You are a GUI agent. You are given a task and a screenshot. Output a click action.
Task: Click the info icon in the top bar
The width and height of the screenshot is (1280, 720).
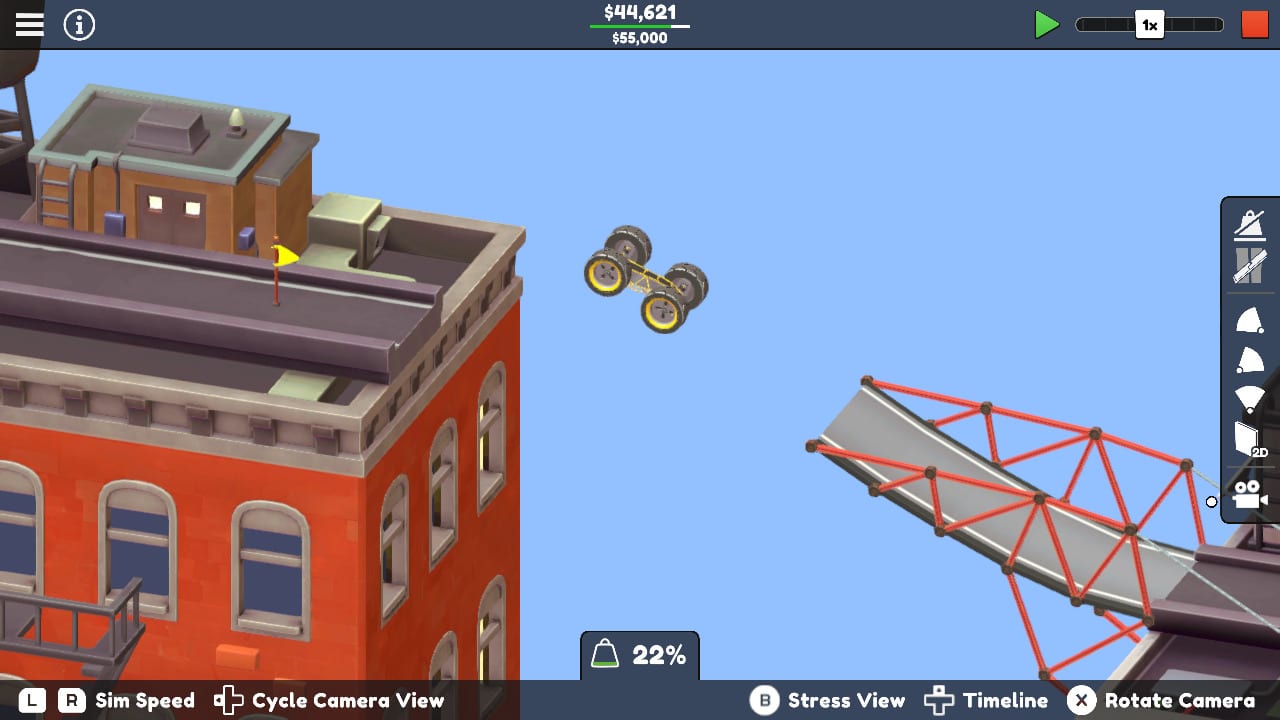(79, 24)
